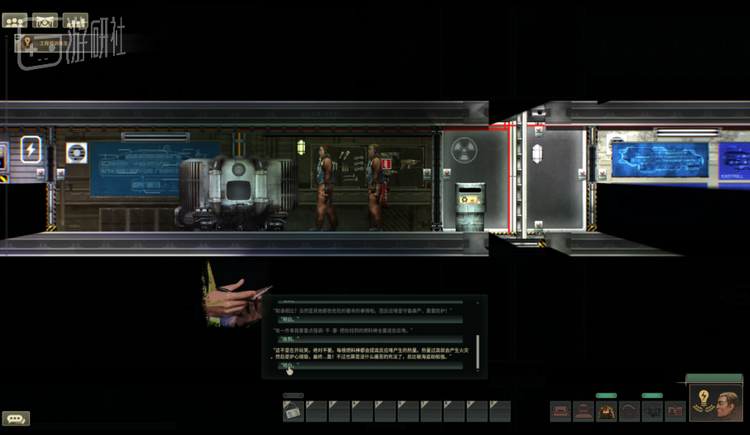Click the command/orders button in top bar
The image size is (750, 435).
pyautogui.click(x=45, y=20)
